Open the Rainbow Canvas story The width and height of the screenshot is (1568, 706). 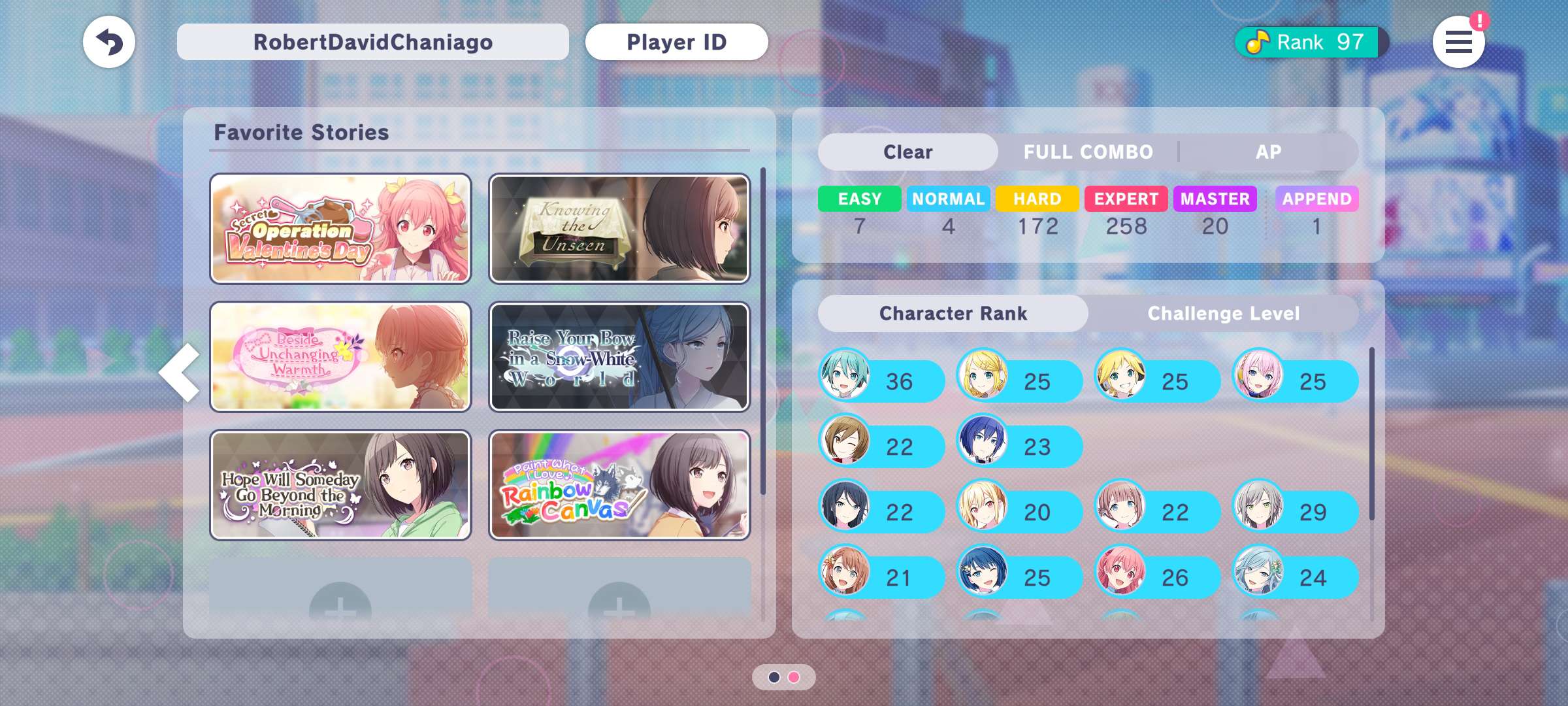619,485
